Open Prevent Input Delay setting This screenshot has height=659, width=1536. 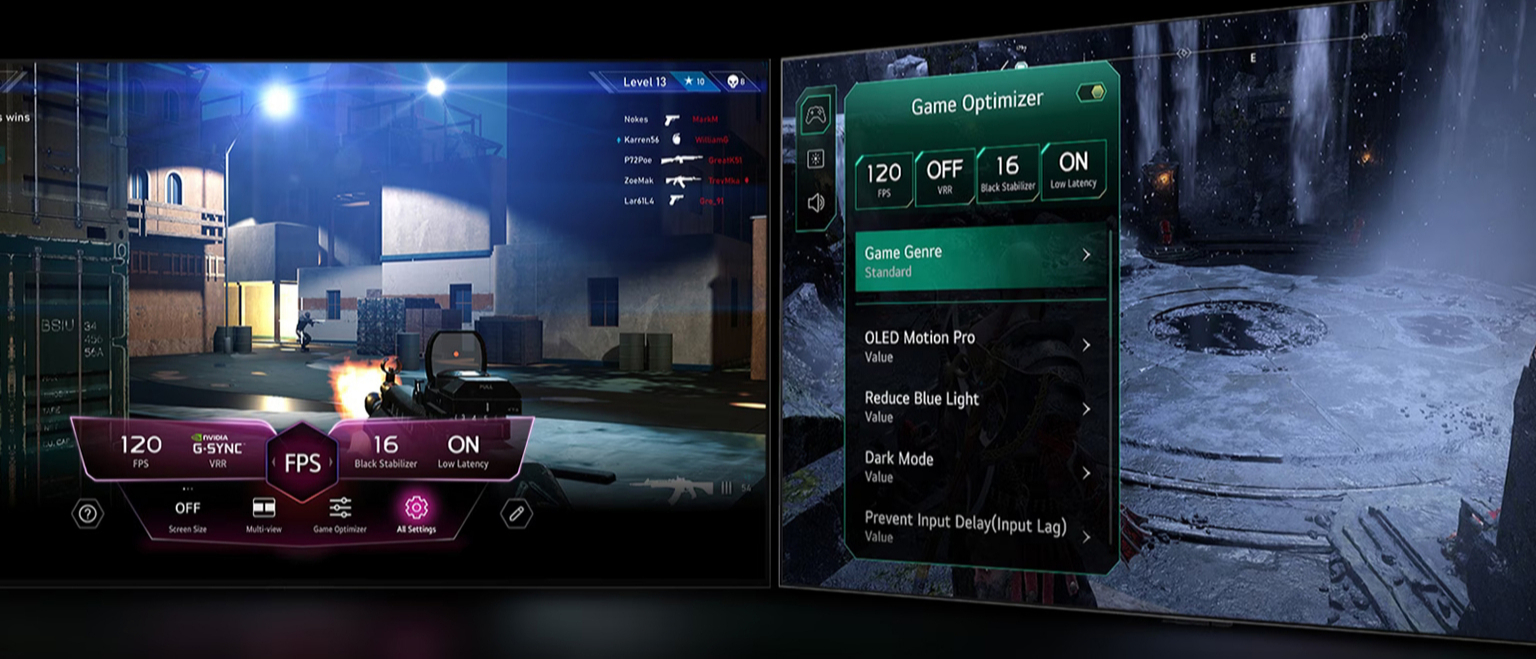[x=979, y=525]
